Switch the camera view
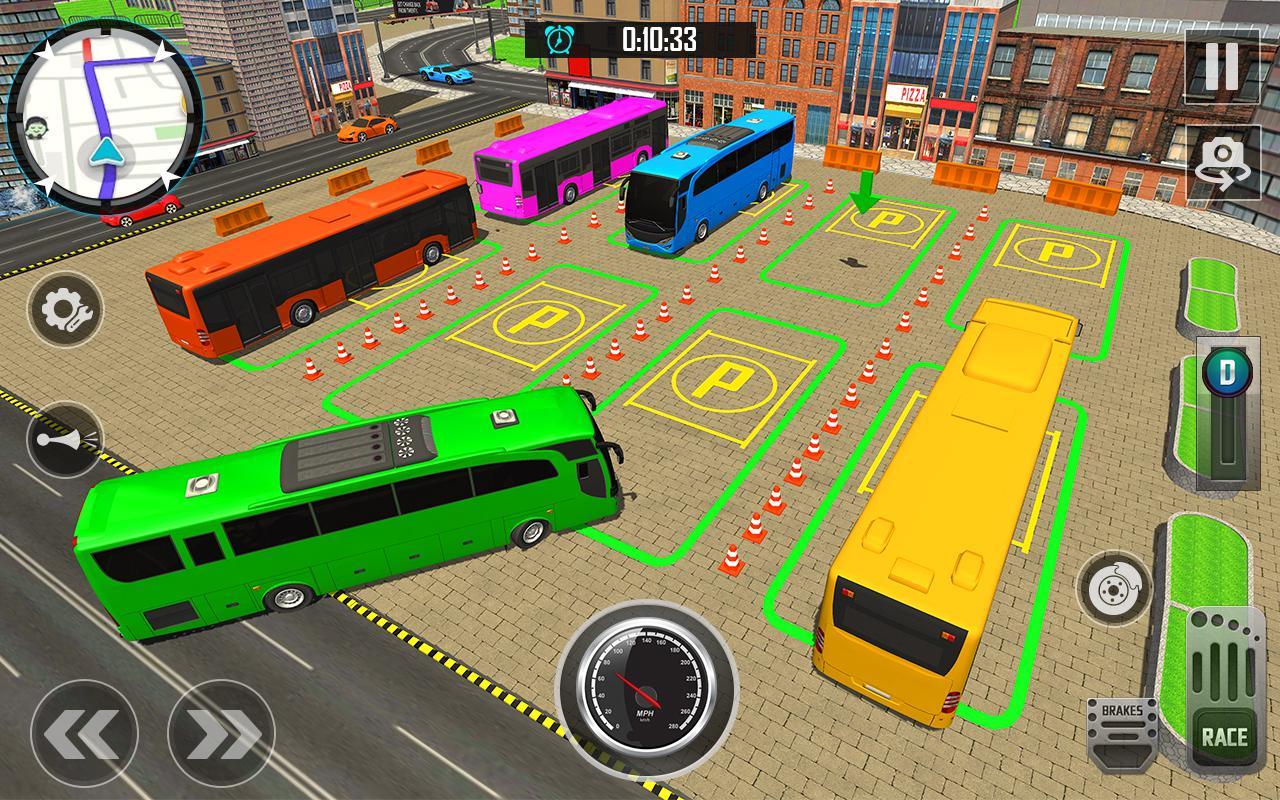 tap(1221, 164)
